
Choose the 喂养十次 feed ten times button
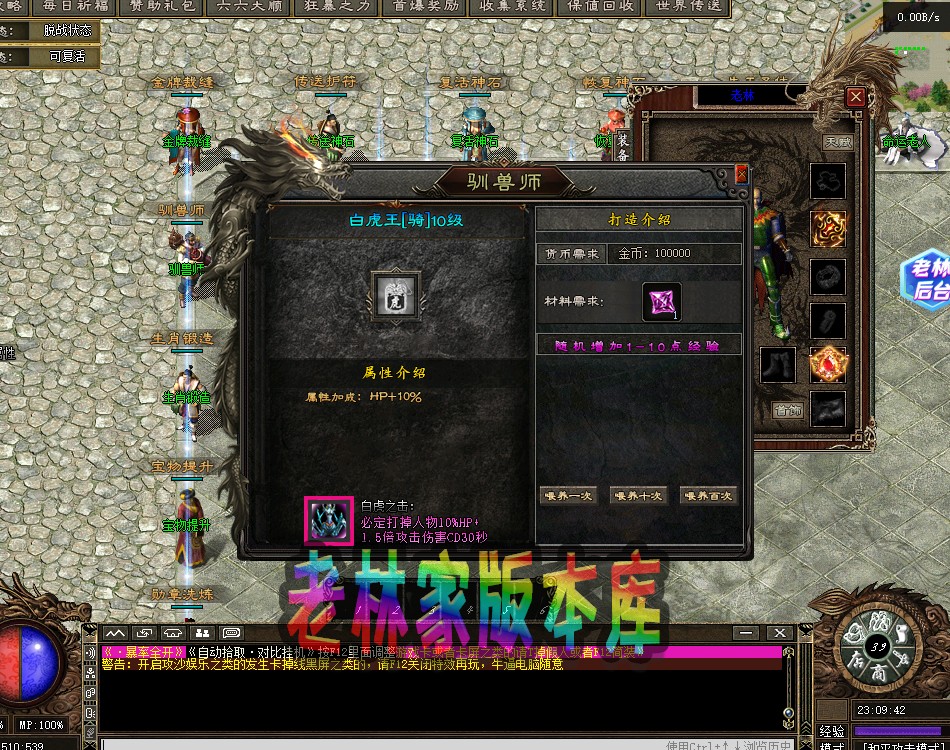637,496
